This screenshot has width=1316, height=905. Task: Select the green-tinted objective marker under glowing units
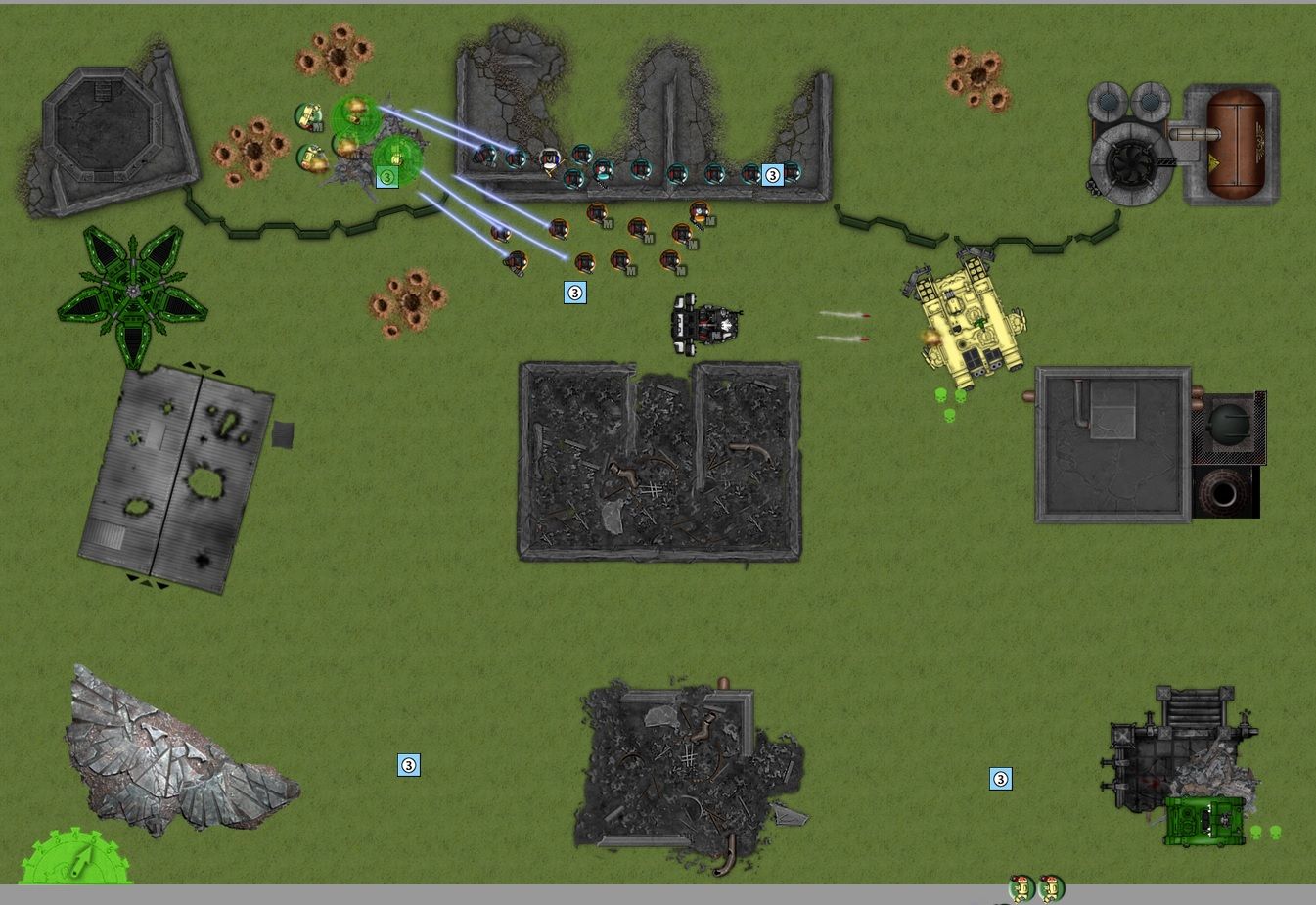click(x=387, y=177)
